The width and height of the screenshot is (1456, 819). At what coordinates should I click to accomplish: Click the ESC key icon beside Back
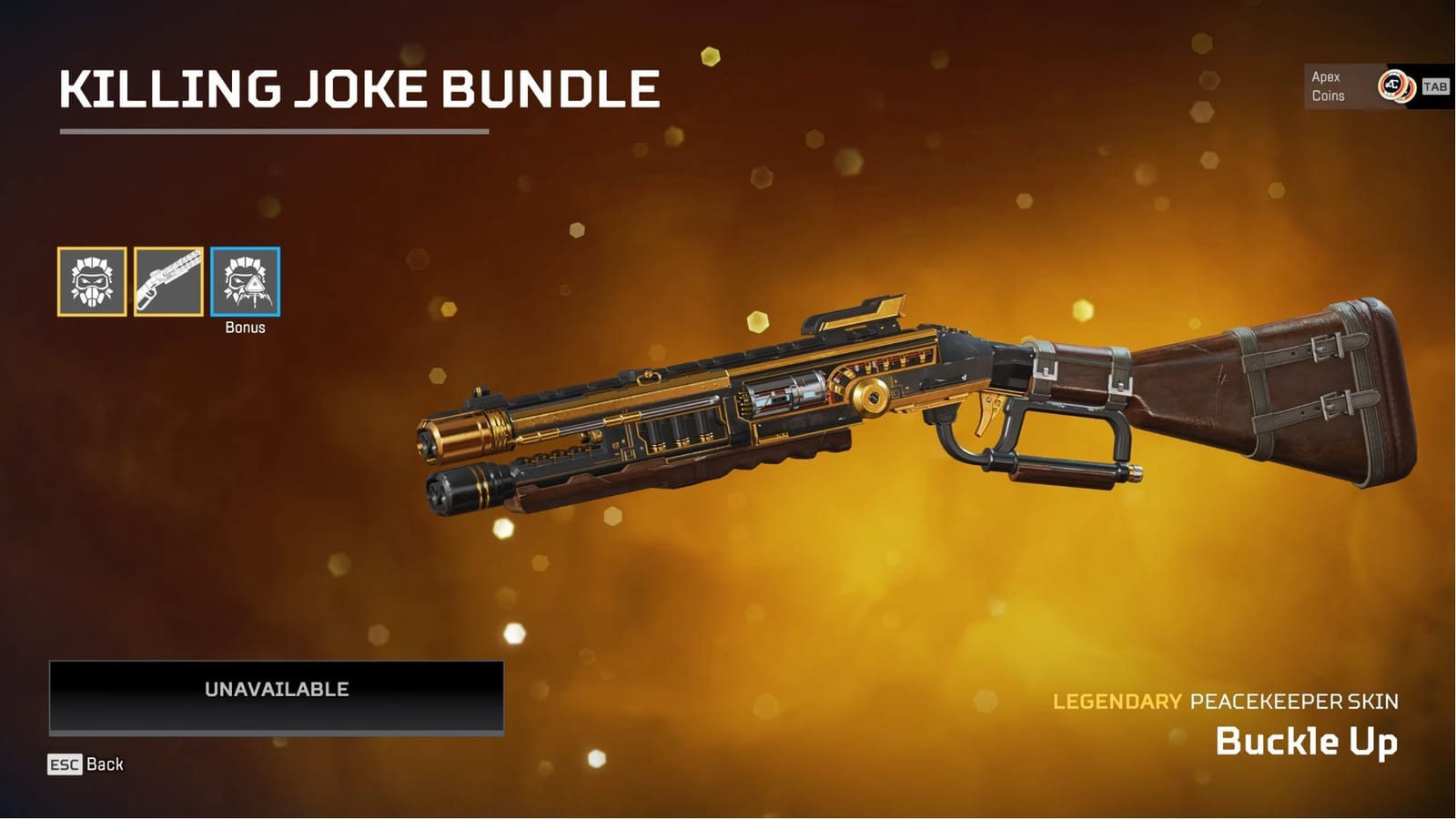click(x=63, y=765)
